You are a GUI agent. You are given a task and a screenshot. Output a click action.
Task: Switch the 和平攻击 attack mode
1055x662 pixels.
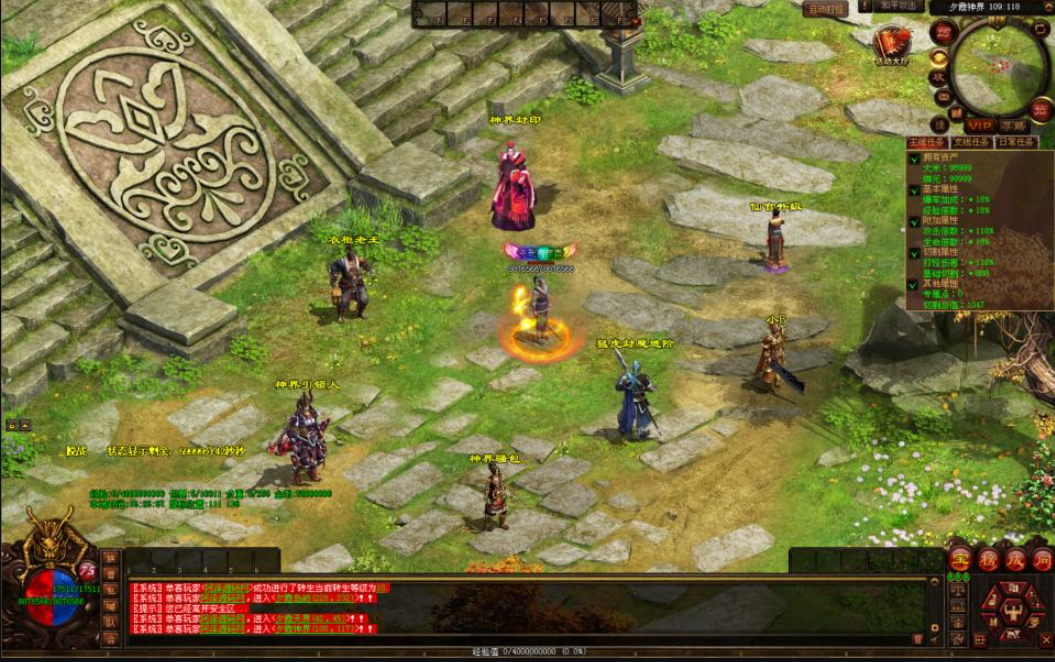[882, 7]
